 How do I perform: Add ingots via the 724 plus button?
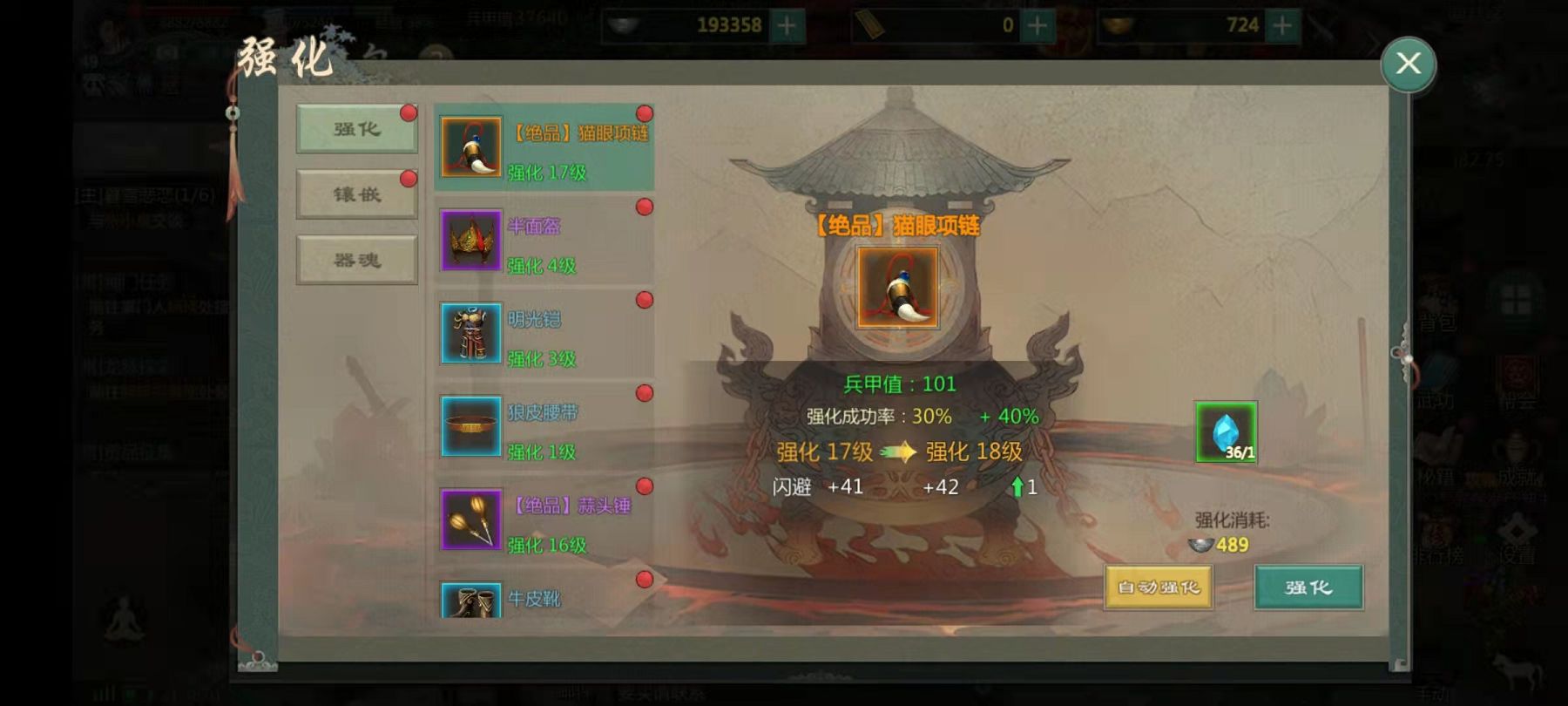[x=1282, y=25]
